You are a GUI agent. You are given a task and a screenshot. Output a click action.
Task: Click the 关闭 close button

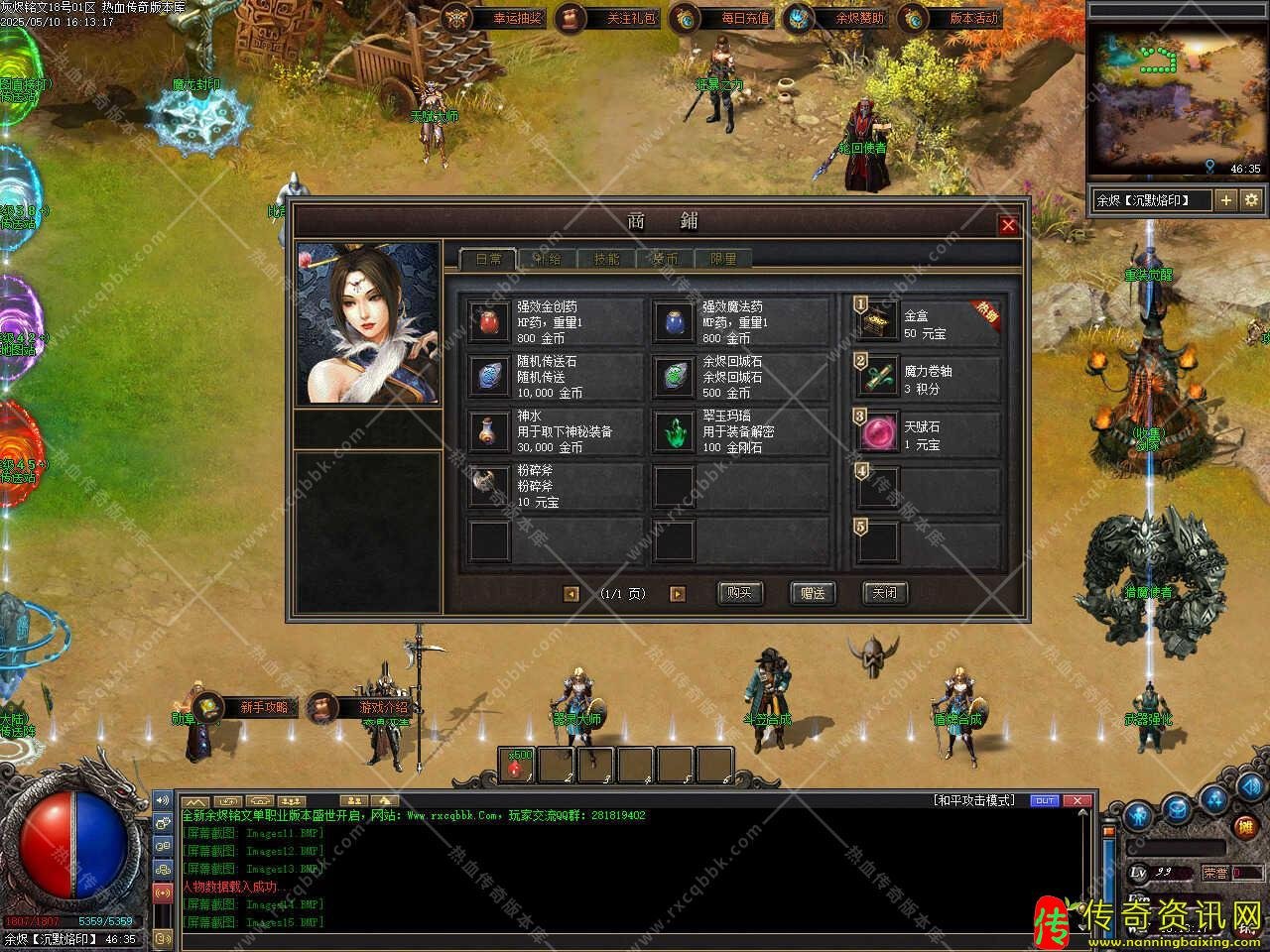tap(885, 593)
